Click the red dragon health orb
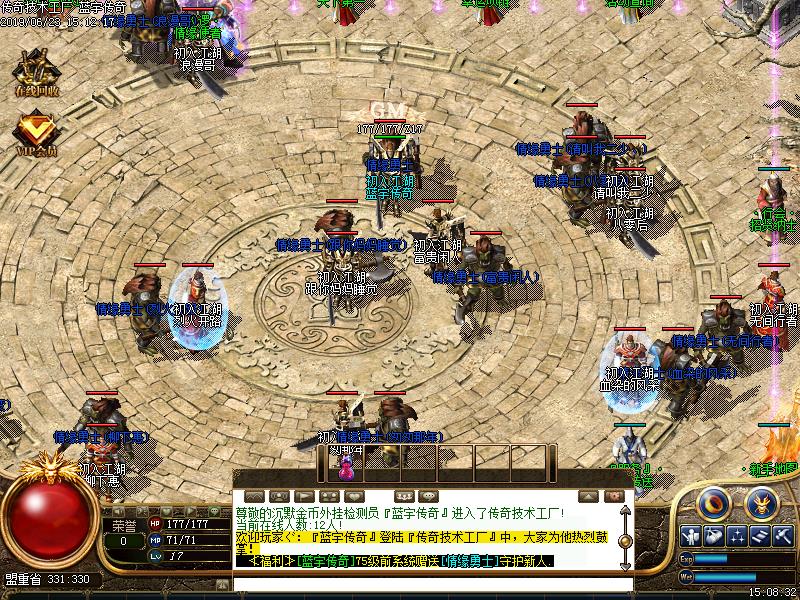This screenshot has height=600, width=800. [x=46, y=522]
